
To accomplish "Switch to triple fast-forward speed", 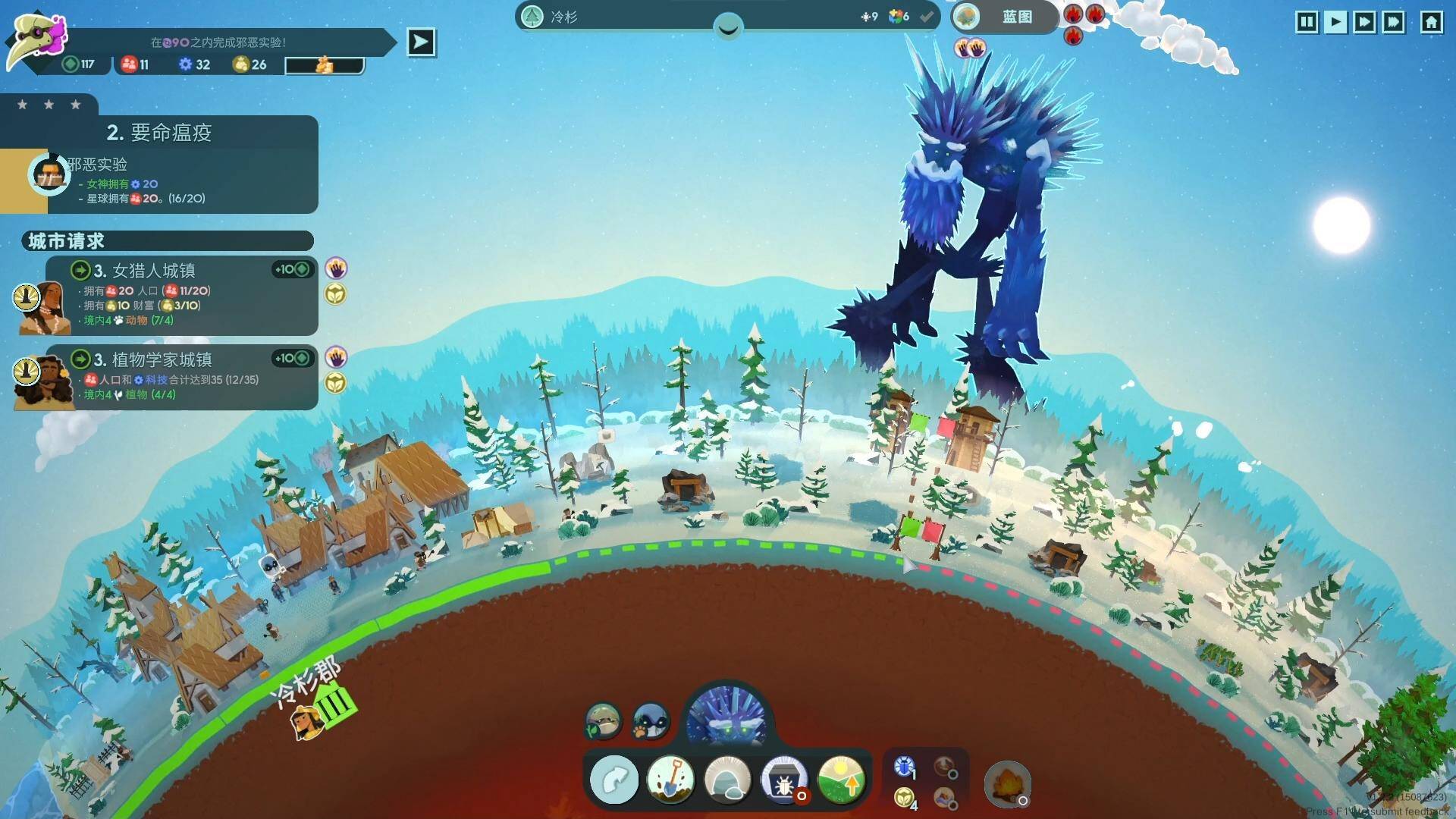I will point(1394,22).
